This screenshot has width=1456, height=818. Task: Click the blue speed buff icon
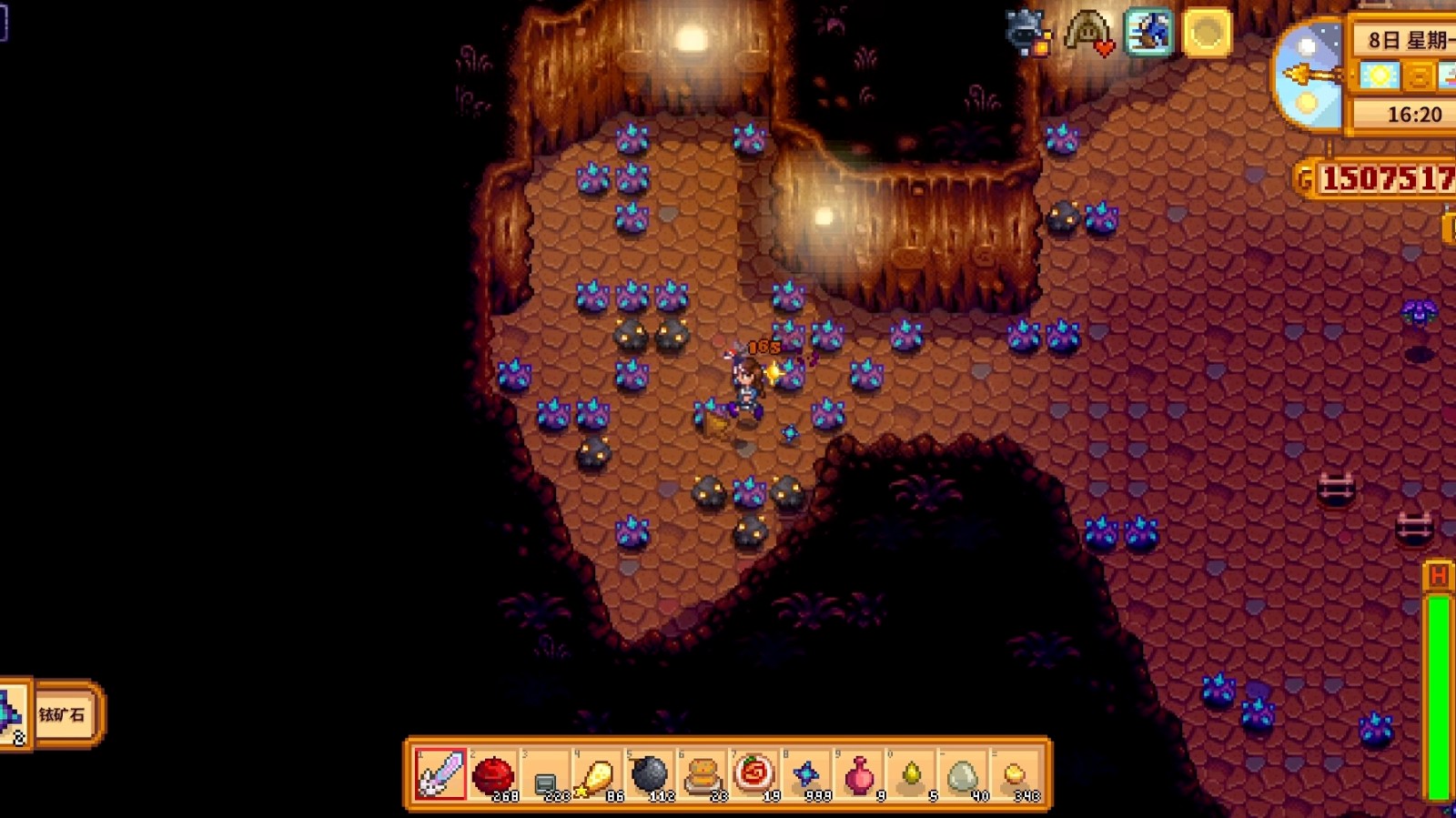[1148, 34]
